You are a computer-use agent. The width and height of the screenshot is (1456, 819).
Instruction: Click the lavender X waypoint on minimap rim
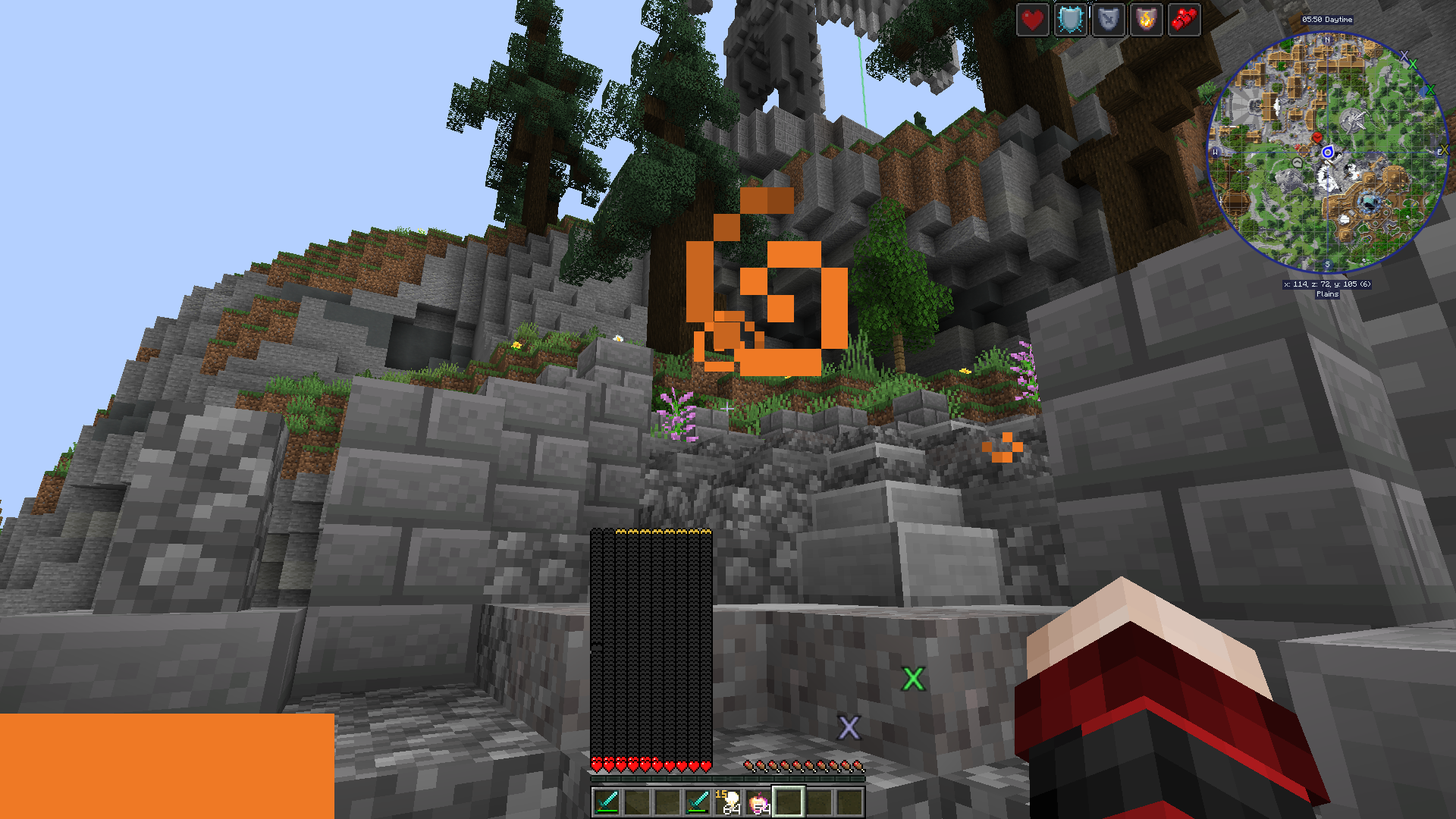point(1404,56)
